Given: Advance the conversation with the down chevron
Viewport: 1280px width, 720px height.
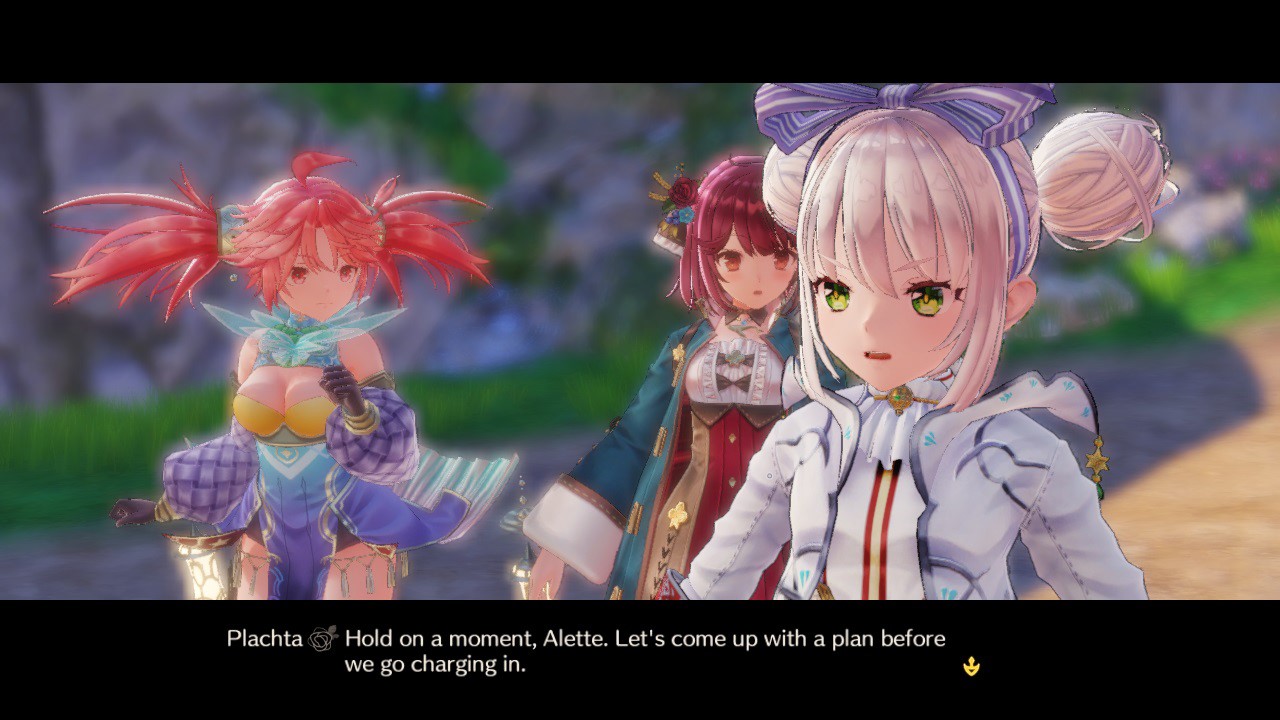Looking at the screenshot, I should tap(970, 664).
